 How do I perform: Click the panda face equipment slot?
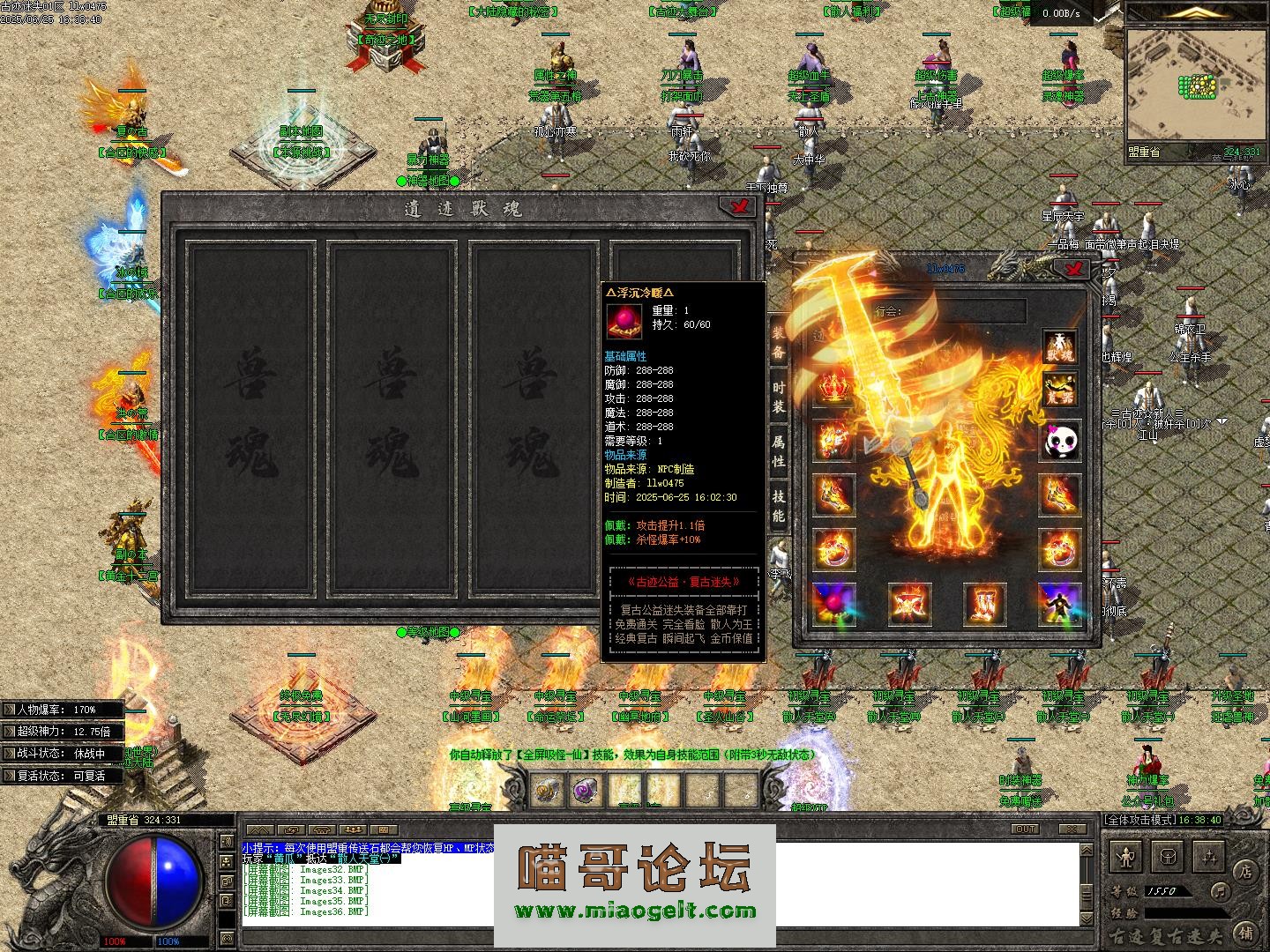click(x=1059, y=441)
